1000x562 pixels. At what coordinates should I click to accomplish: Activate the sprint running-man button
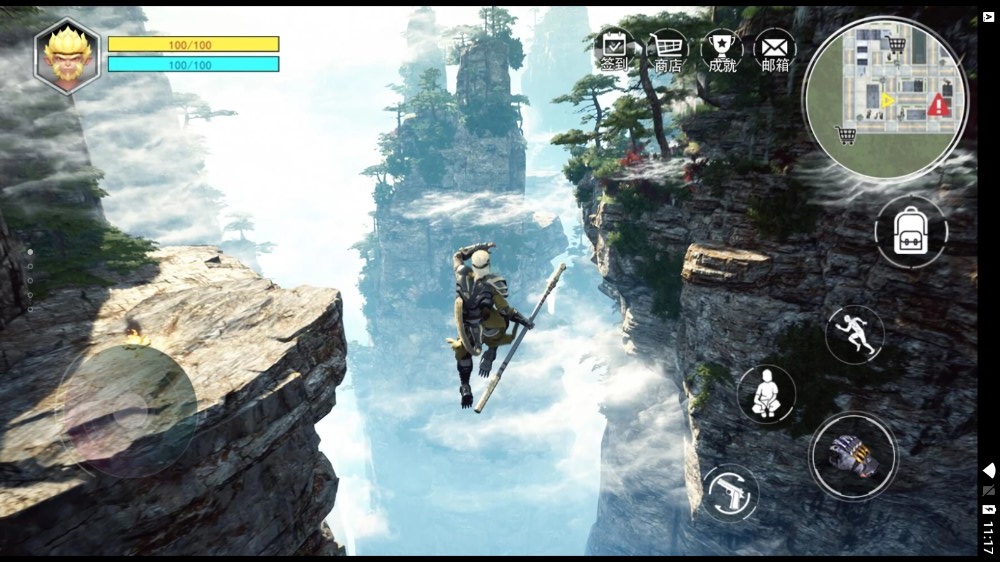855,335
